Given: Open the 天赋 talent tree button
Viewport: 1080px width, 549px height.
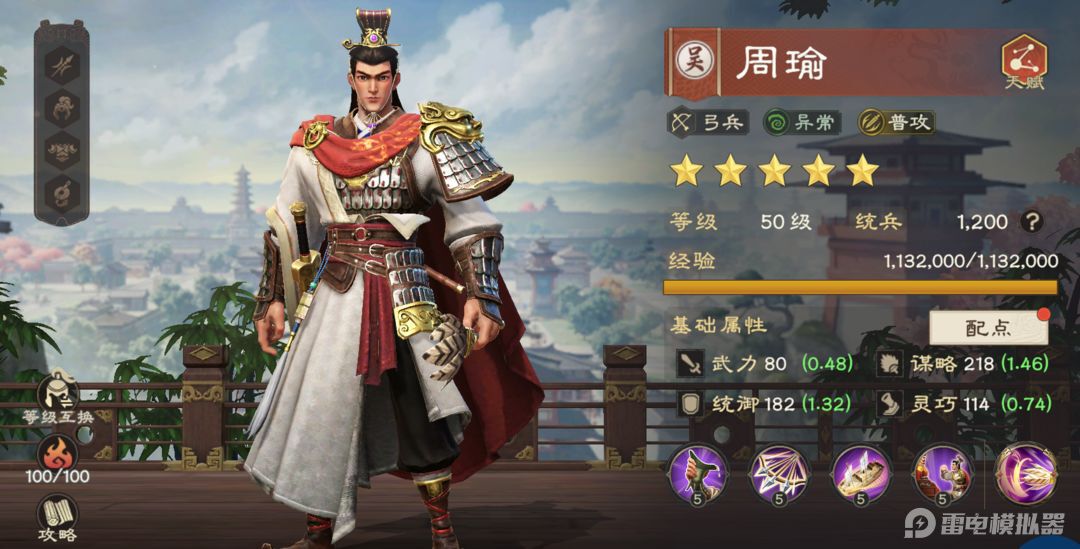Looking at the screenshot, I should [x=1024, y=62].
